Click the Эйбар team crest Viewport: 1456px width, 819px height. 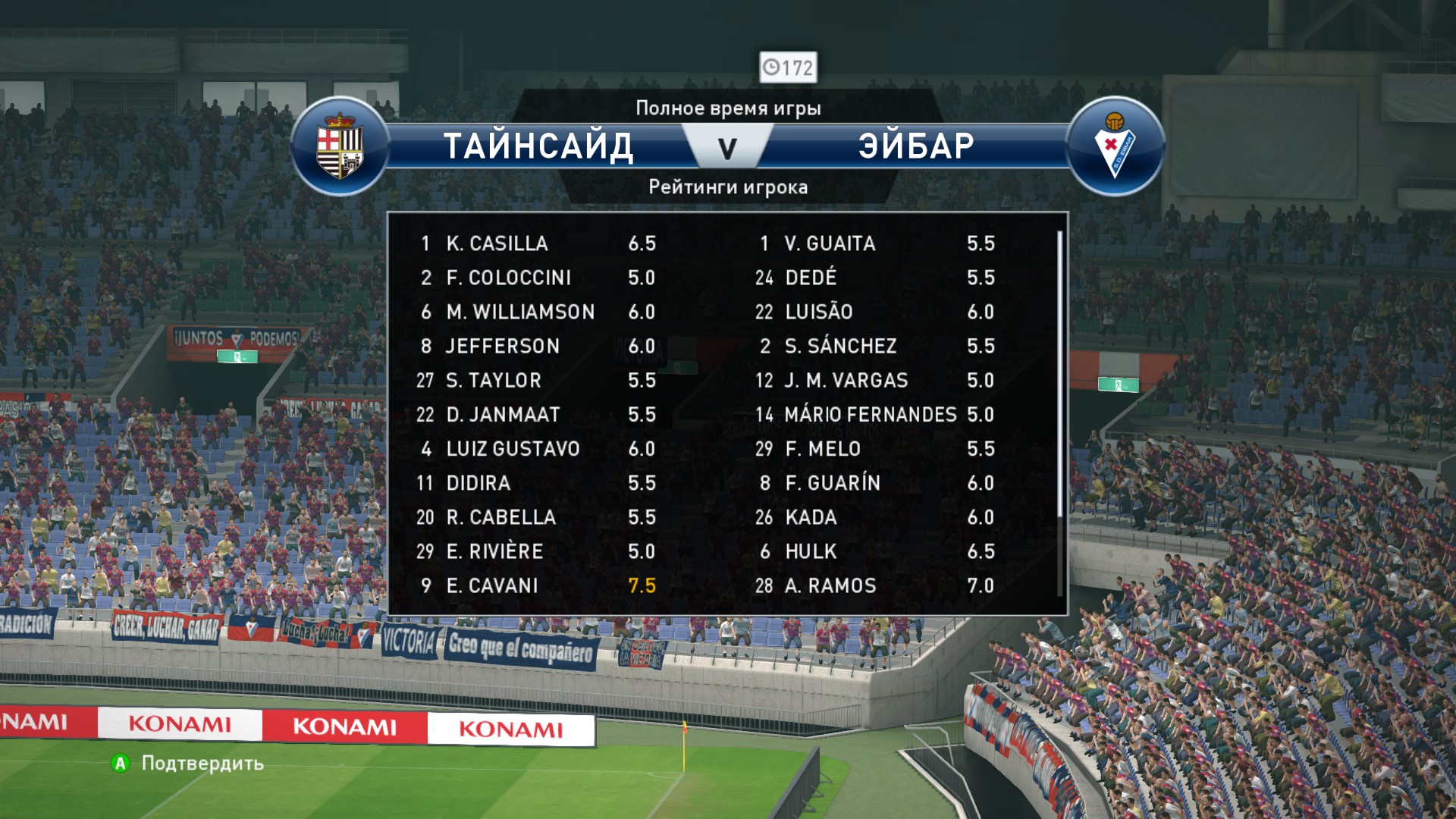click(x=1115, y=146)
